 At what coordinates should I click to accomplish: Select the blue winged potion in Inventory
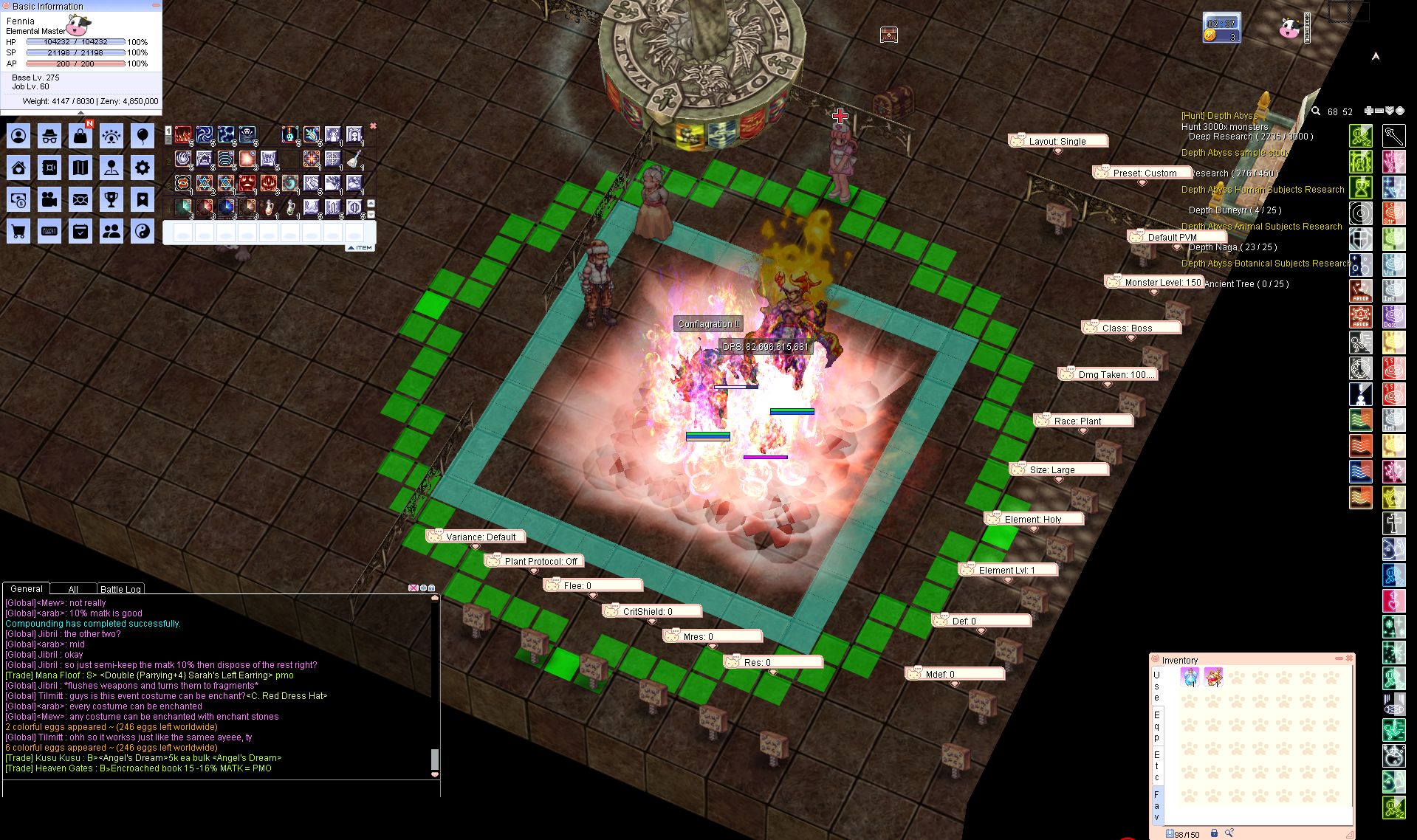click(x=1190, y=676)
